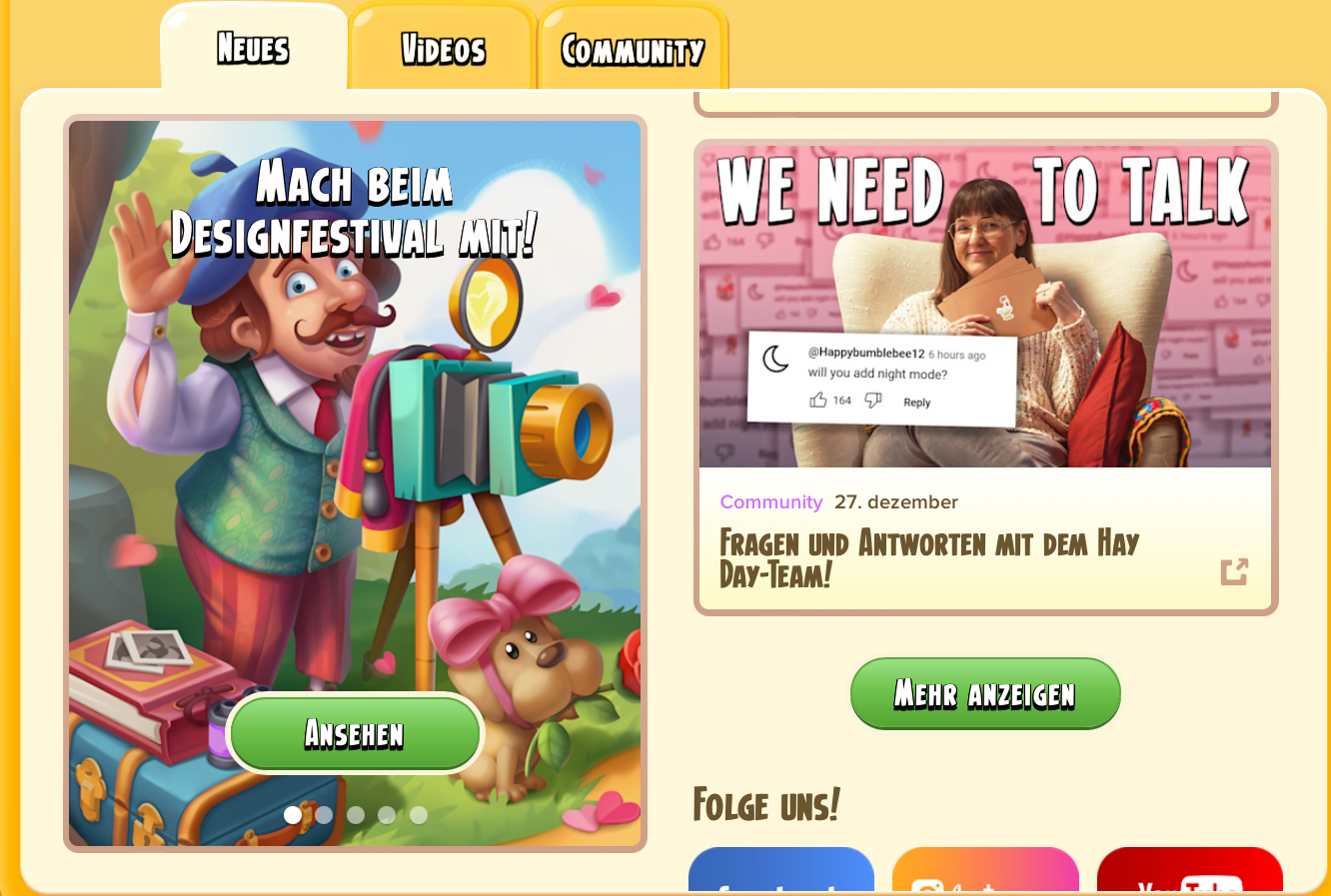This screenshot has height=896, width=1331.
Task: Click the green Ansehen button
Action: (355, 734)
